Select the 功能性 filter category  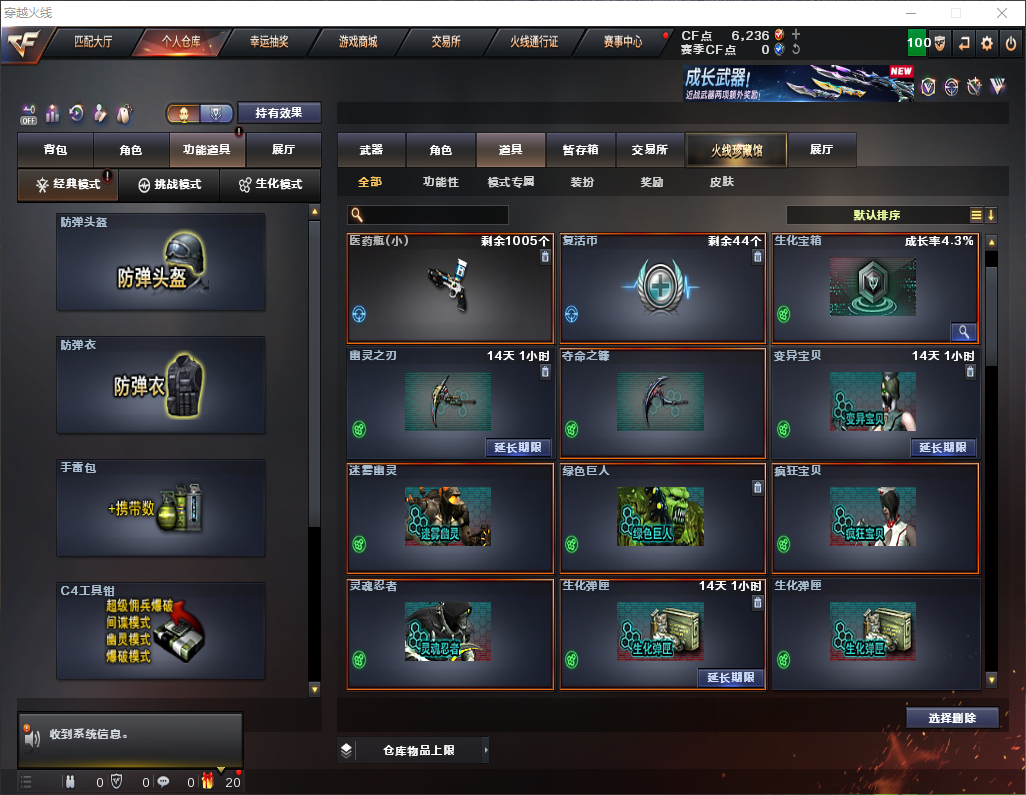tap(440, 183)
